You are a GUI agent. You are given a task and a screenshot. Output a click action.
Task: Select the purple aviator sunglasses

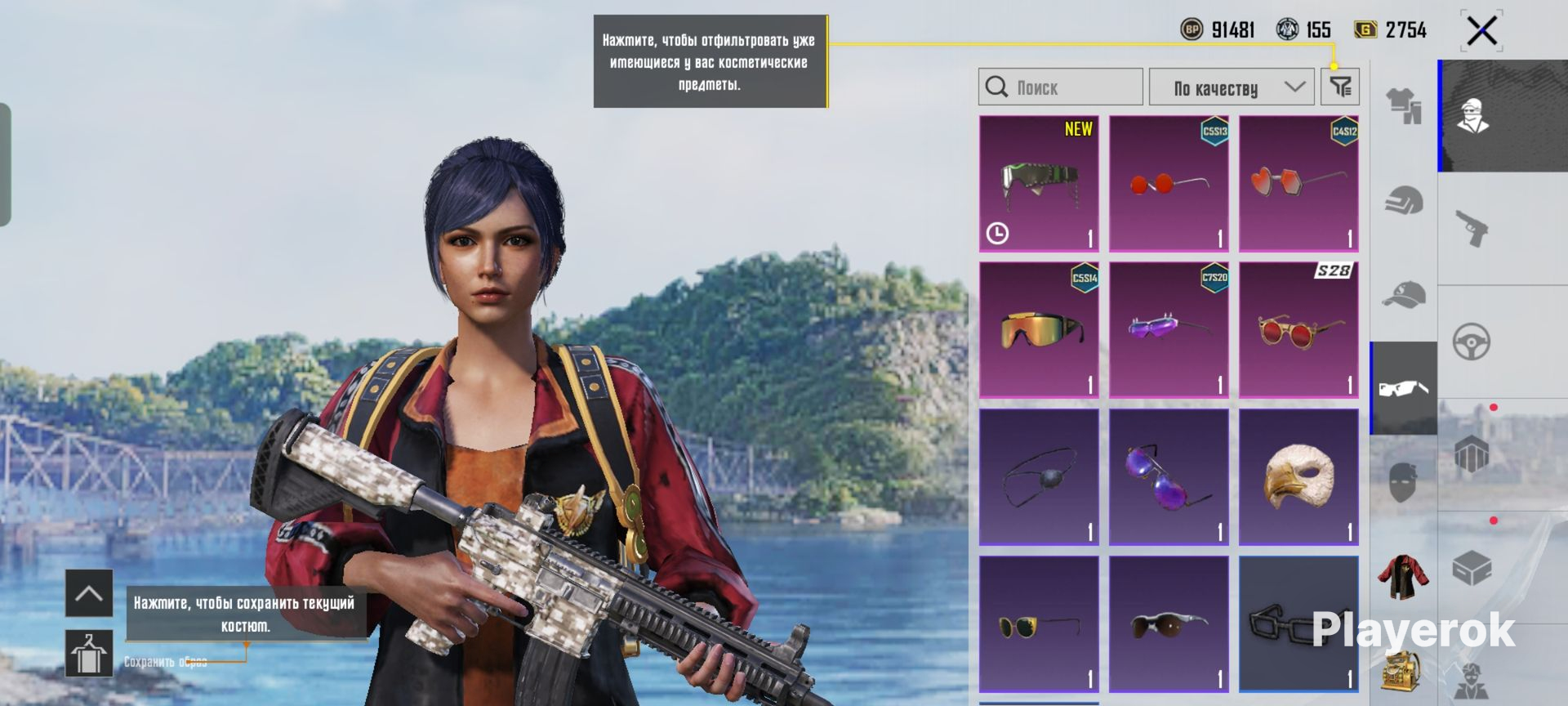[1169, 477]
